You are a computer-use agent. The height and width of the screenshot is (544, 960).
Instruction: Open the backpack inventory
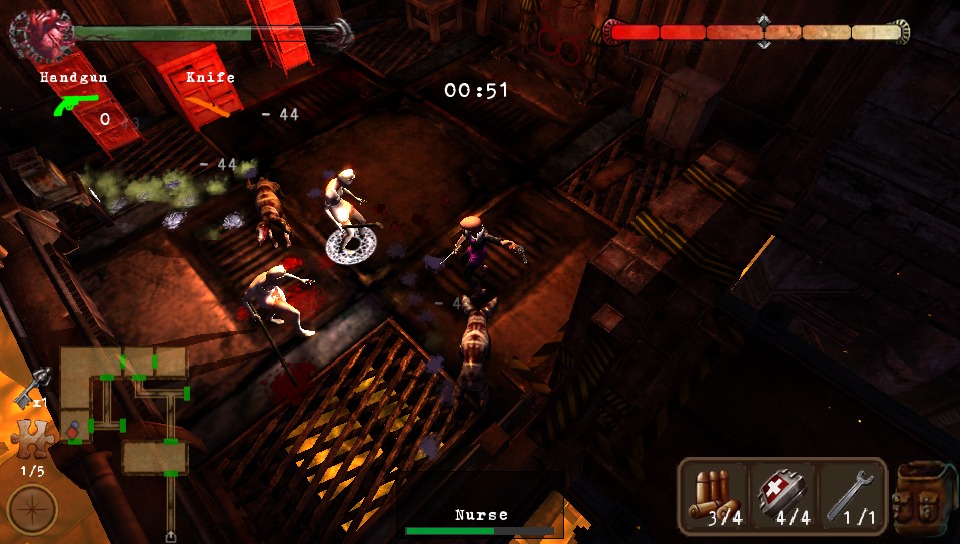pos(926,497)
